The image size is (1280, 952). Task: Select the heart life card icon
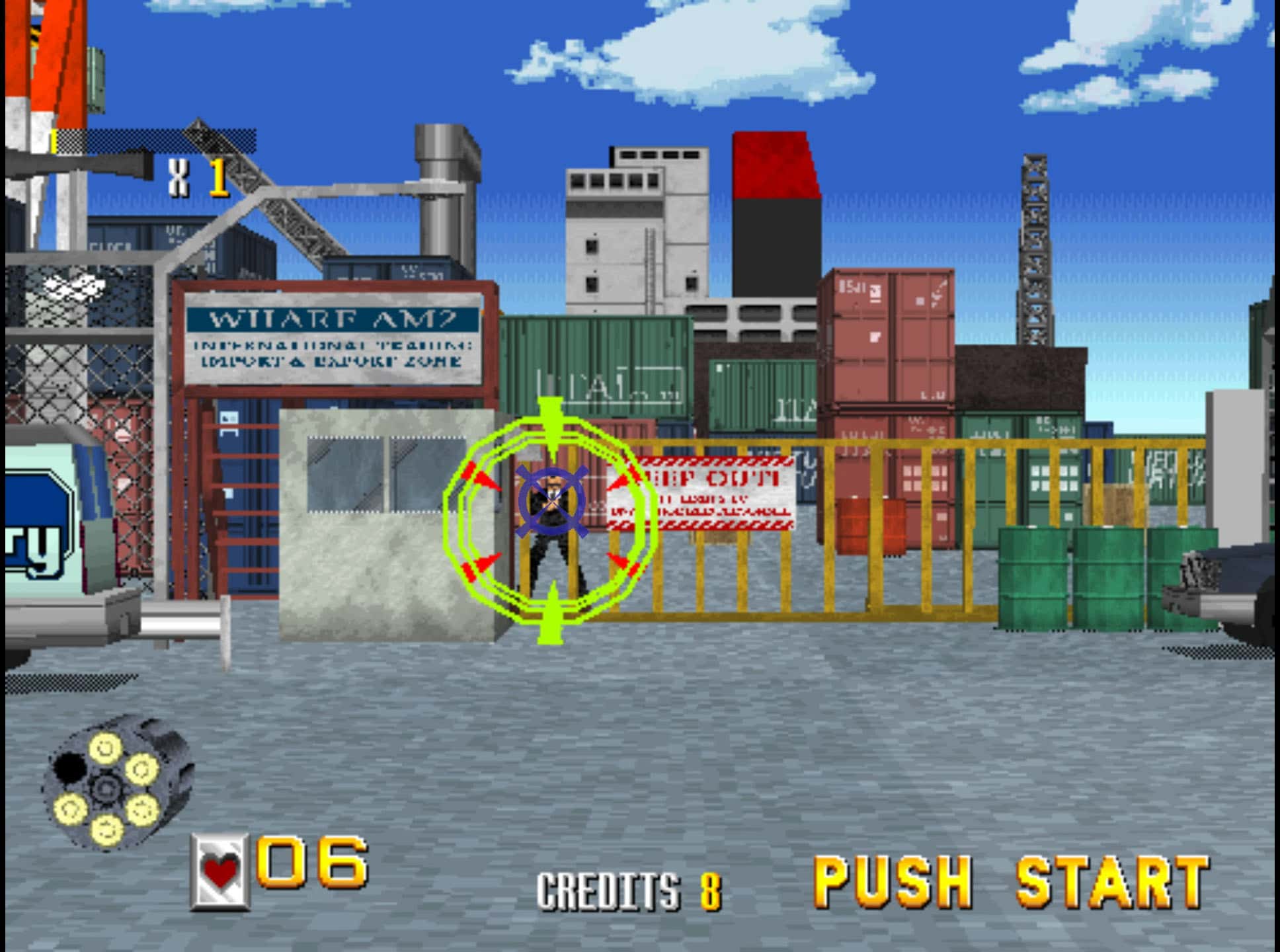(220, 871)
